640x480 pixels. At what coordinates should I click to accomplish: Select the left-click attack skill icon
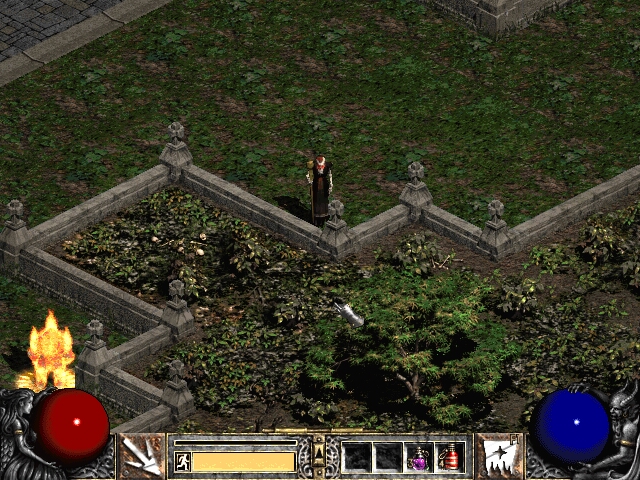click(143, 456)
